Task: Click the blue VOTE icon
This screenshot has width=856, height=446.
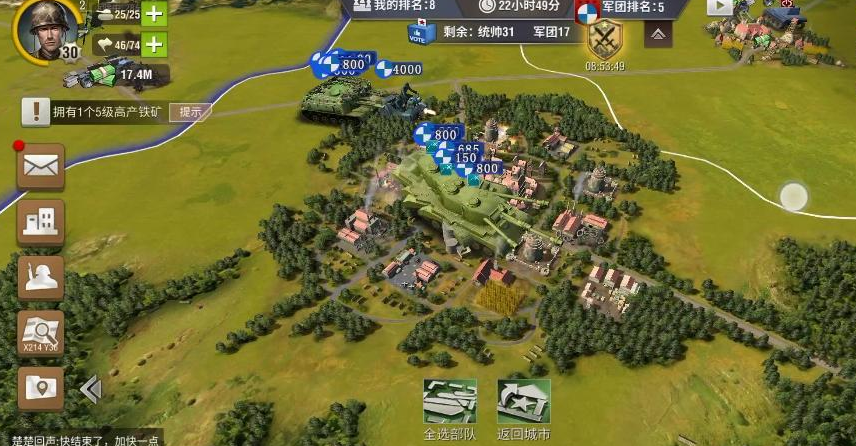Action: tap(418, 33)
